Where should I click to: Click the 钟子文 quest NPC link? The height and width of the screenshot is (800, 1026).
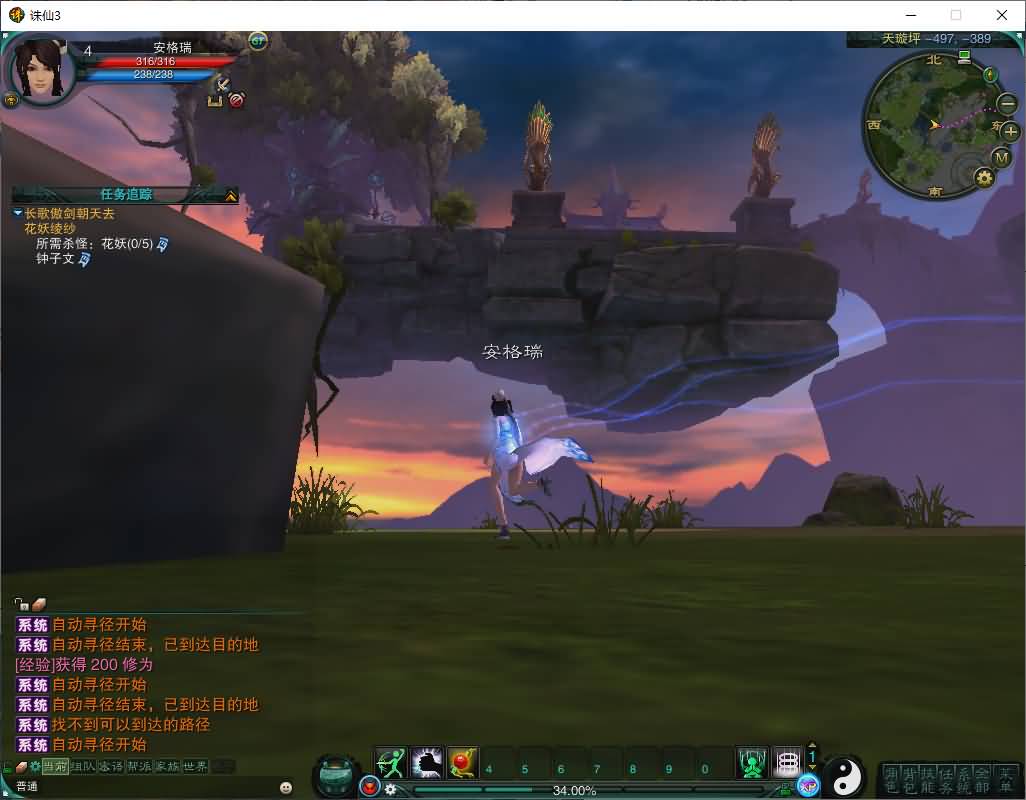(x=56, y=259)
